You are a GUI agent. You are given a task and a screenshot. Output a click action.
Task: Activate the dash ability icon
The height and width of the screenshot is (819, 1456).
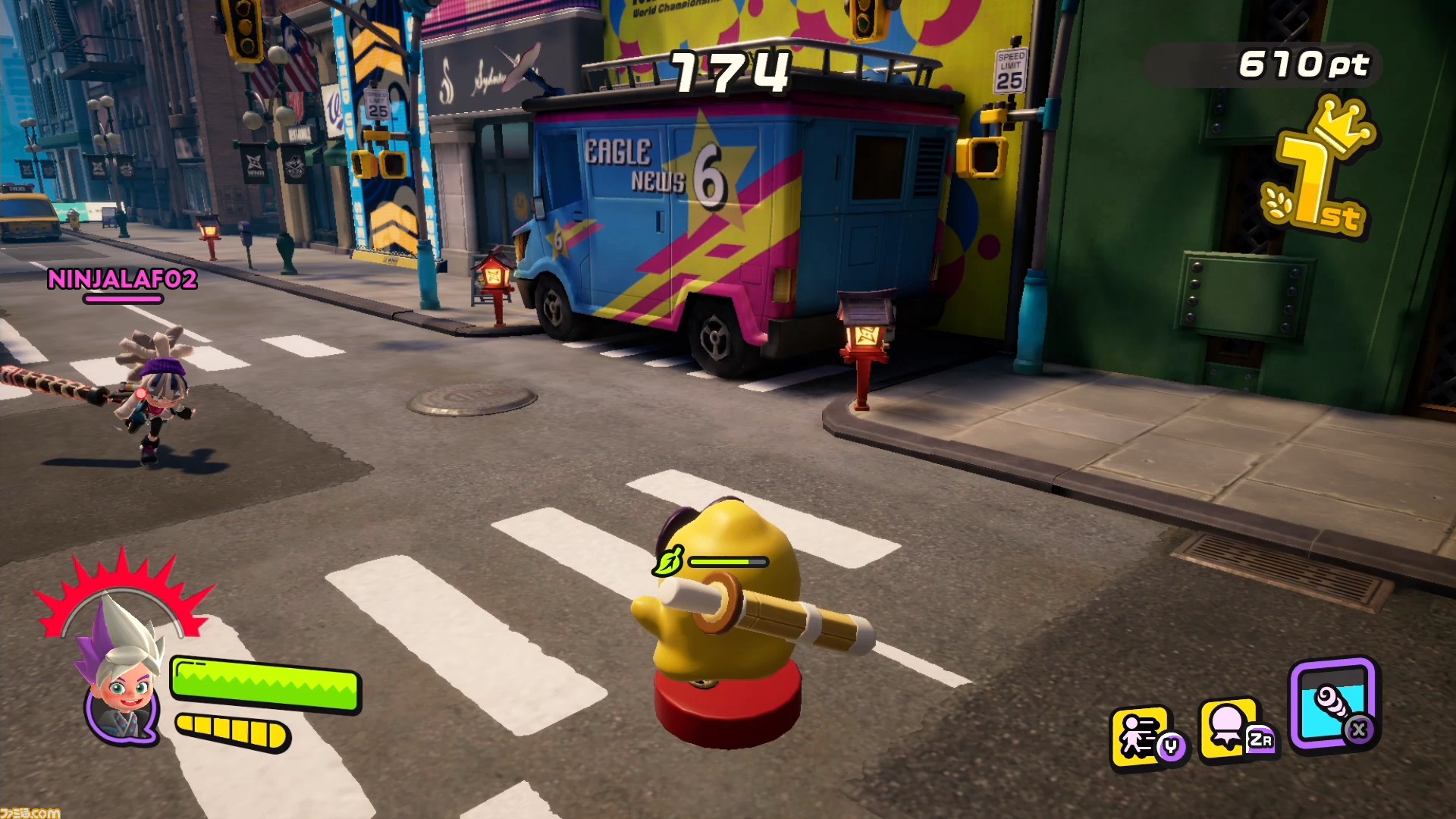click(1142, 735)
